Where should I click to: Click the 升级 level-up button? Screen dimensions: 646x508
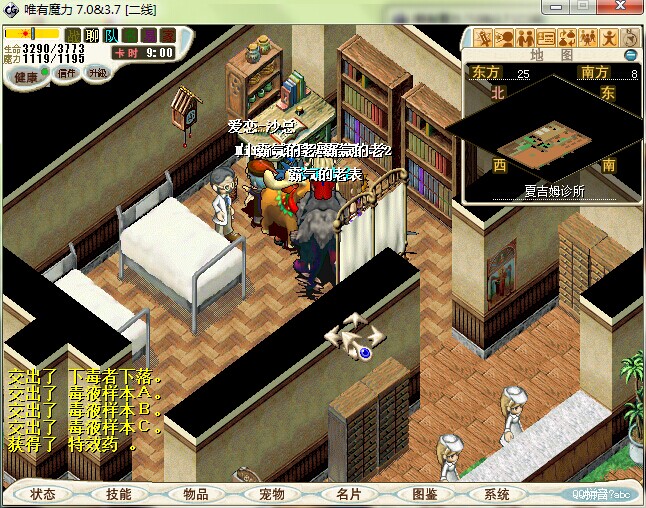(97, 73)
